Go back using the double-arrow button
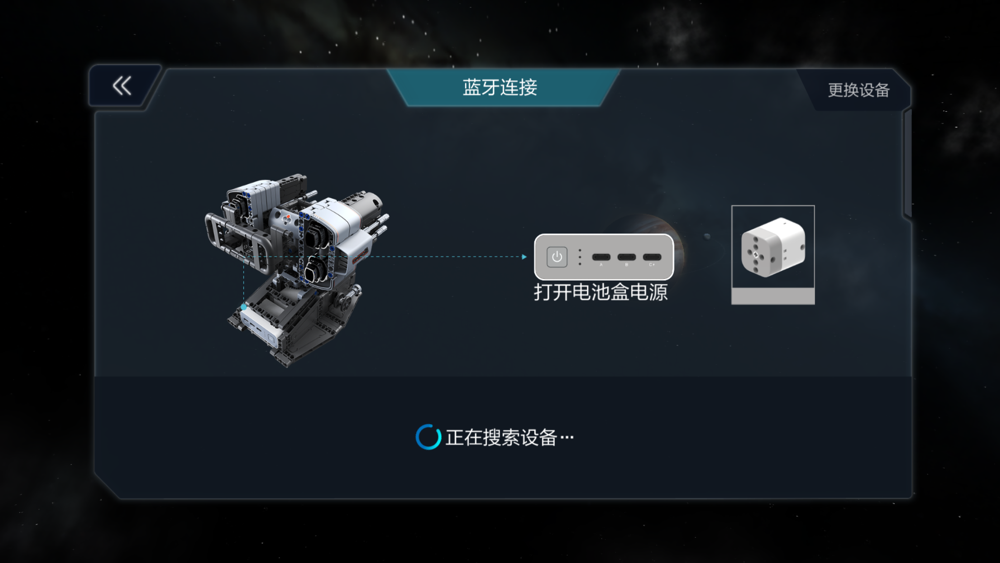This screenshot has width=1000, height=563. (122, 87)
